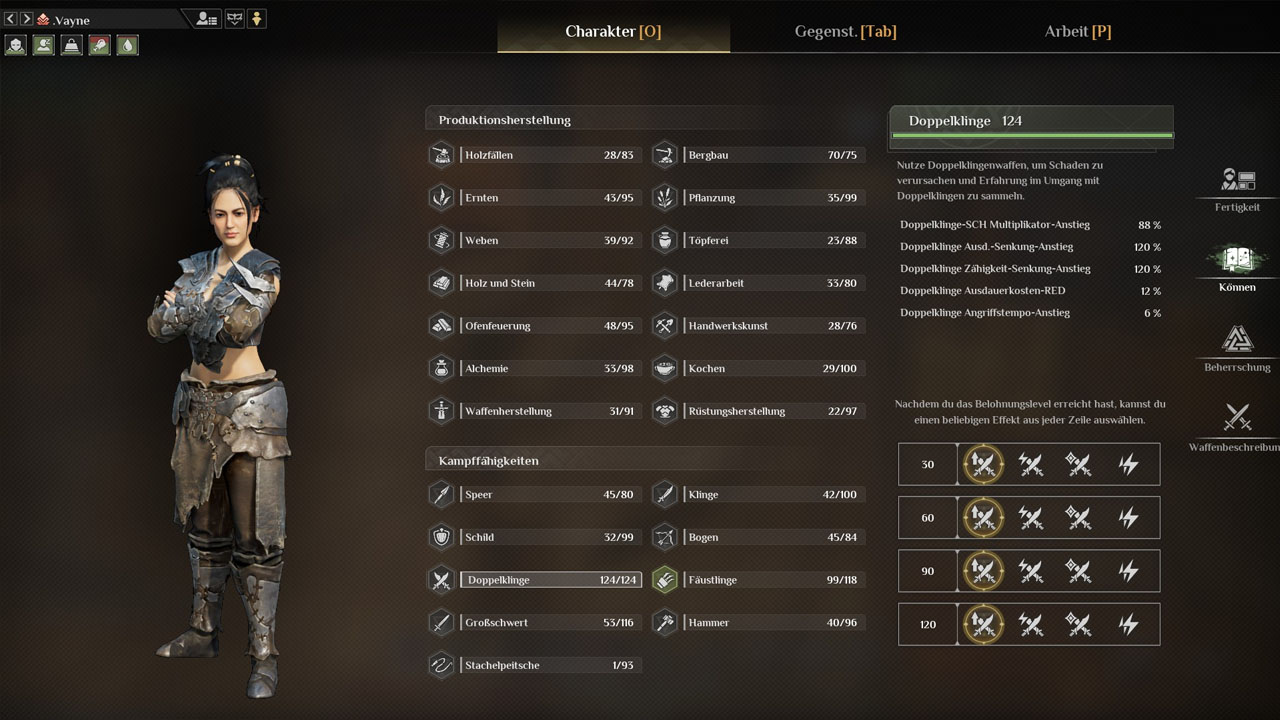
Task: Open the Beherrschung side panel
Action: pyautogui.click(x=1237, y=348)
